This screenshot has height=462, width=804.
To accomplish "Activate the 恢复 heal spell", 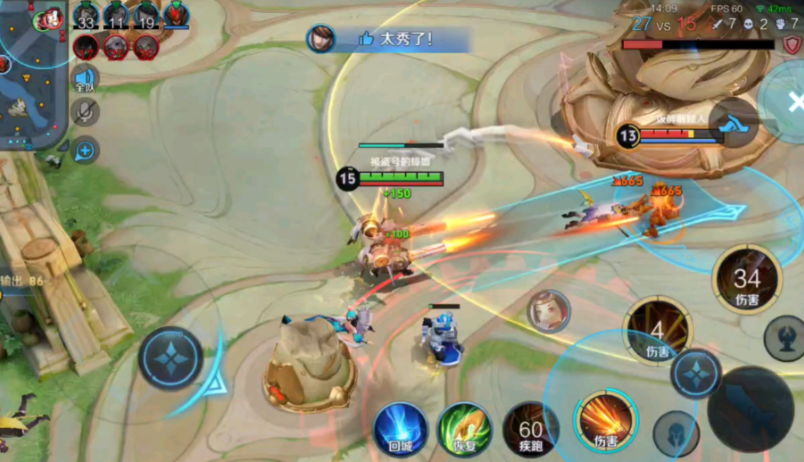I will [464, 430].
